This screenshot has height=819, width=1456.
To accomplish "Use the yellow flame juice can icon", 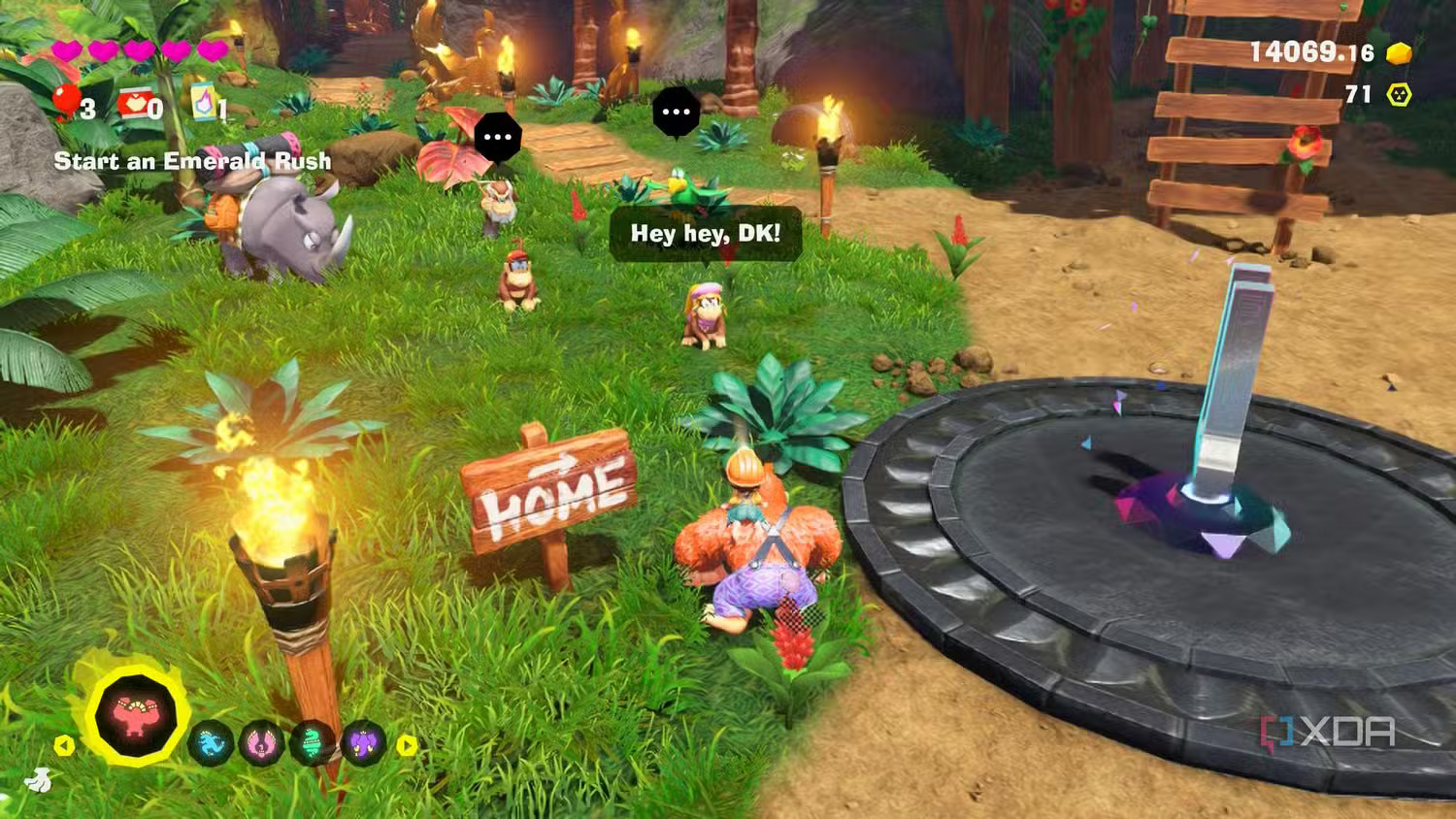I will [204, 101].
